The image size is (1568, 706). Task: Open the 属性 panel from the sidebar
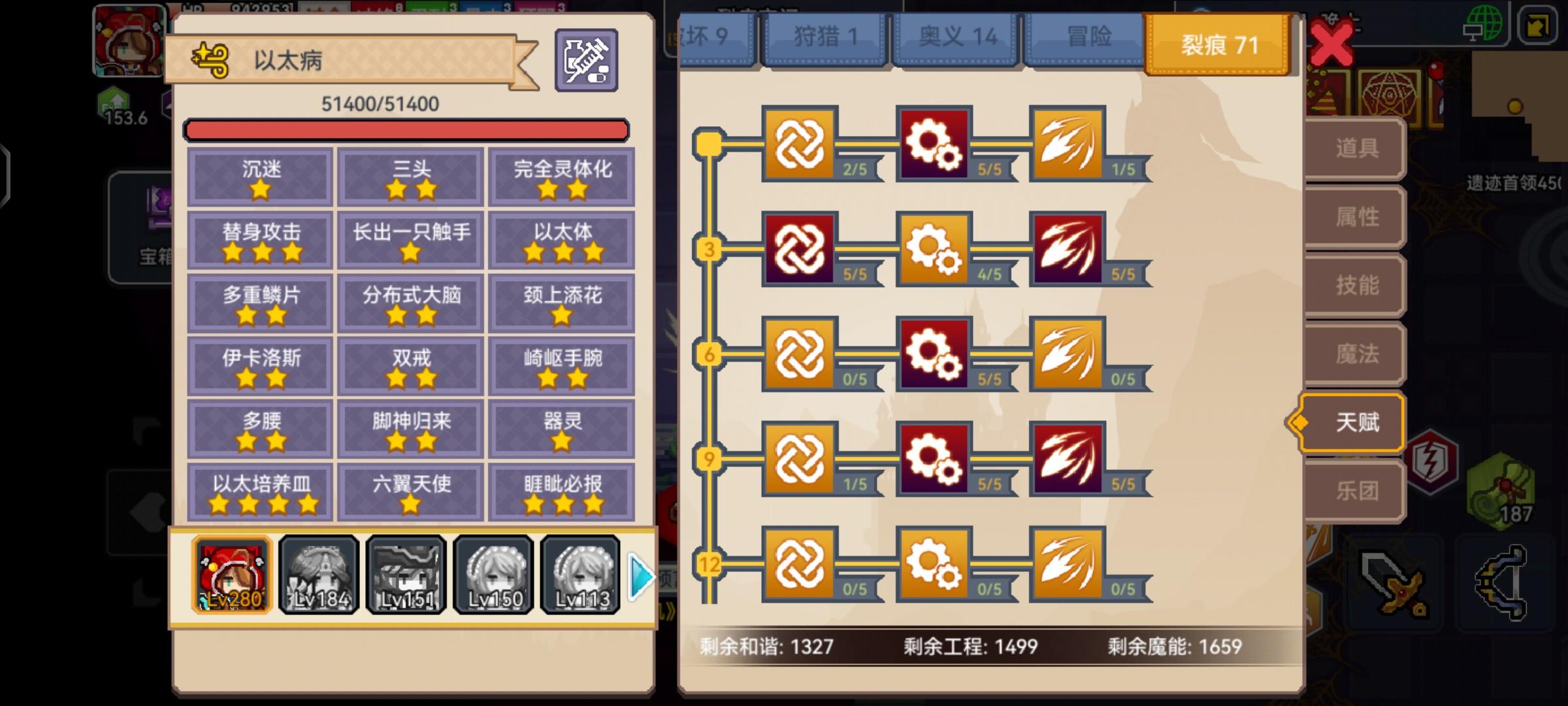[1359, 216]
